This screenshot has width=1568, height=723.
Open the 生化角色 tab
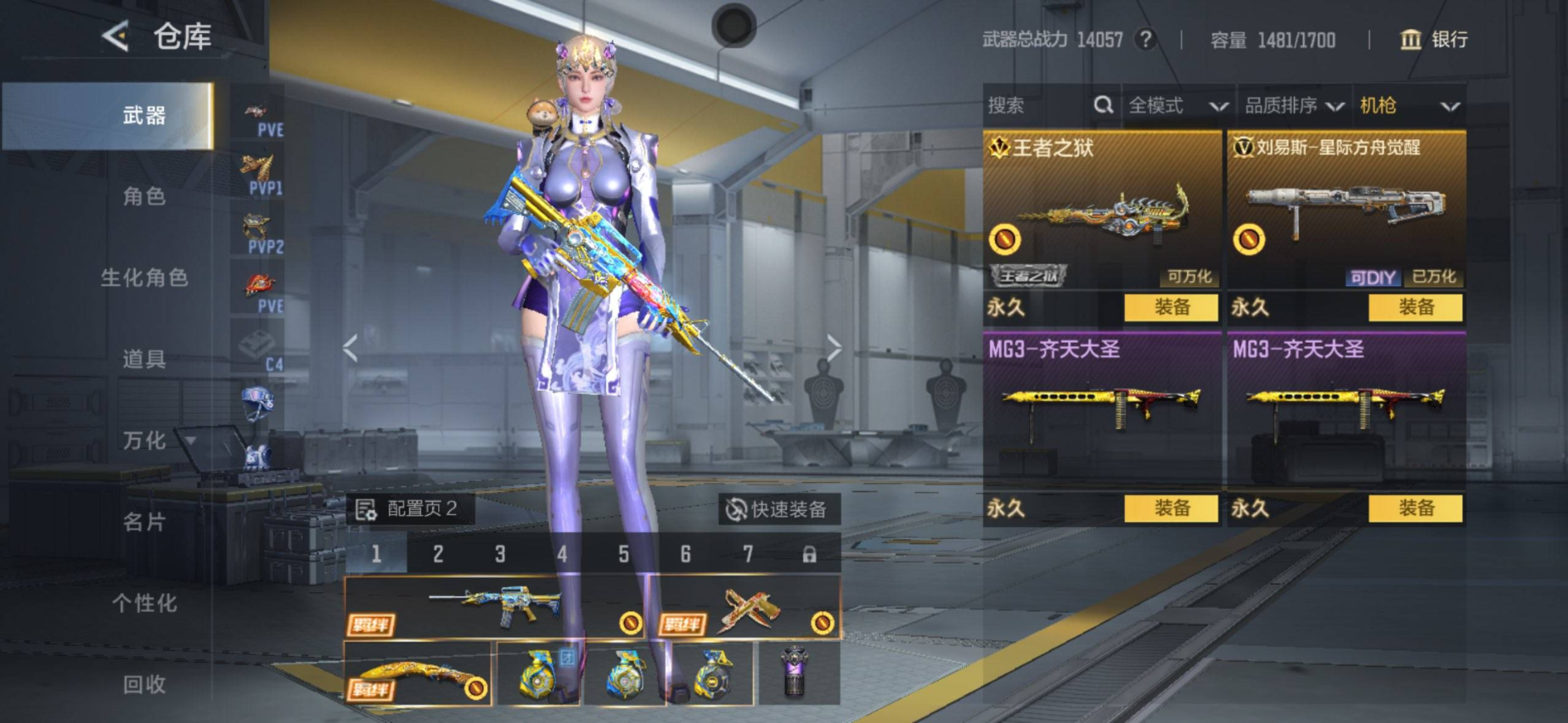click(143, 278)
